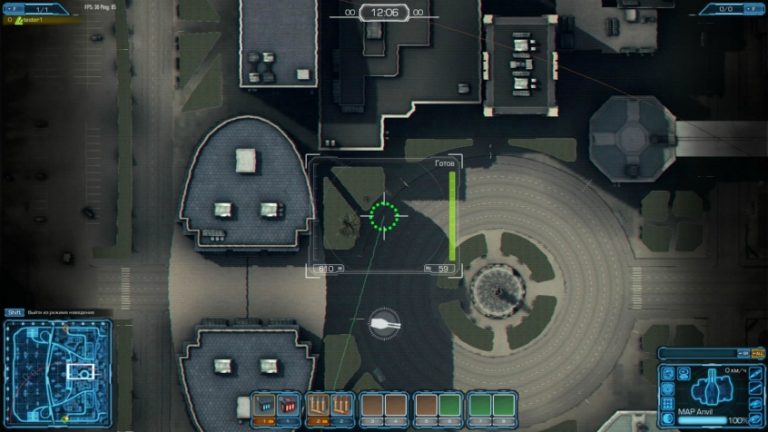Select the player name entry in squad list
This screenshot has width=768, height=432.
click(30, 20)
